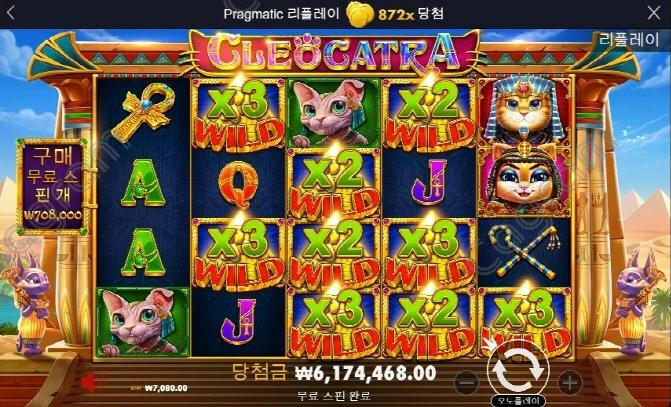Increase the bet with the plus button
The width and height of the screenshot is (671, 407).
[x=568, y=381]
